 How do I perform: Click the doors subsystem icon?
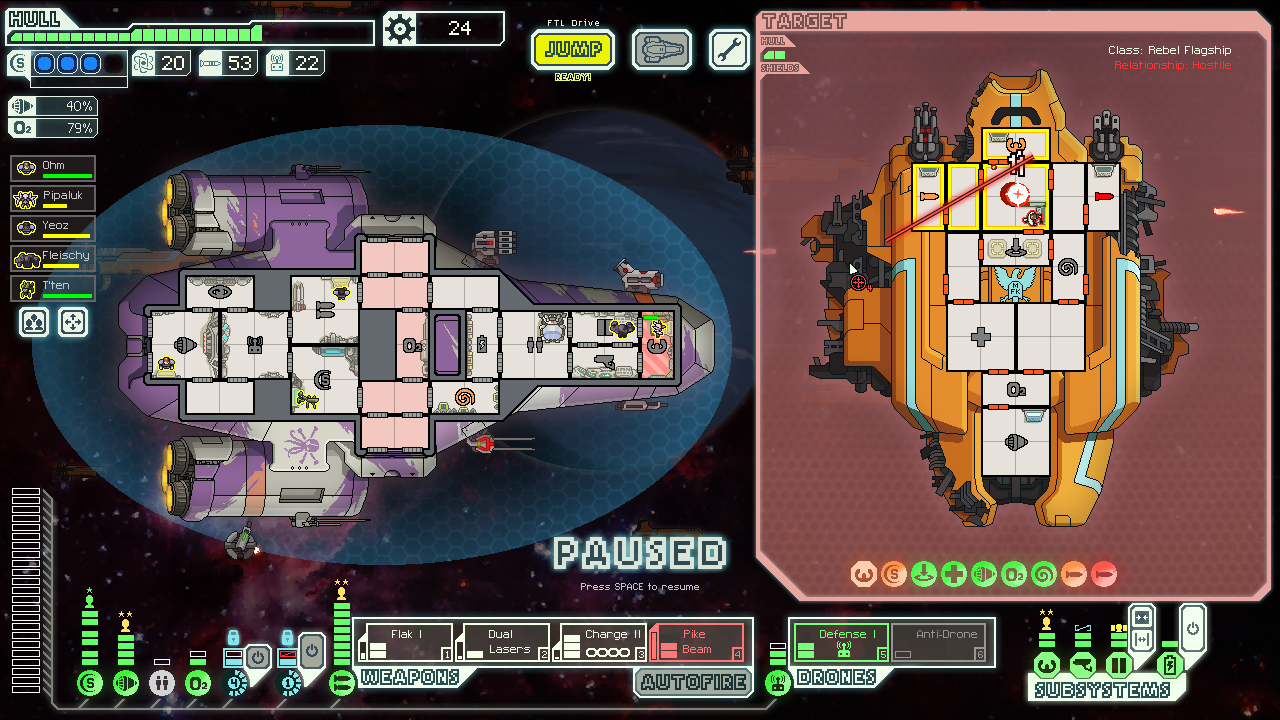click(1117, 664)
